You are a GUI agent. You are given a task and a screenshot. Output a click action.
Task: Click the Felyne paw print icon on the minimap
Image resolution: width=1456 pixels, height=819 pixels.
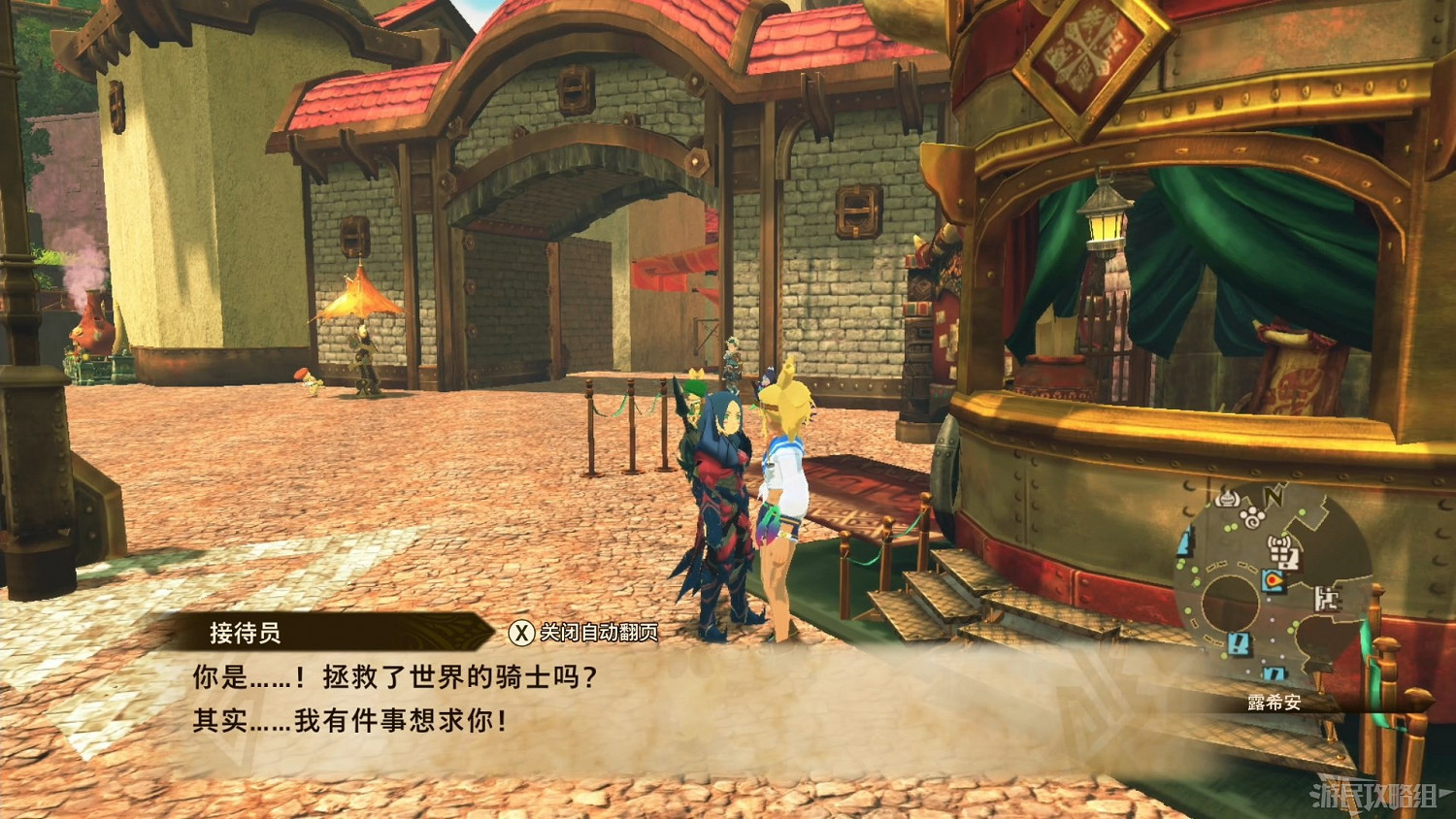pos(1252,517)
